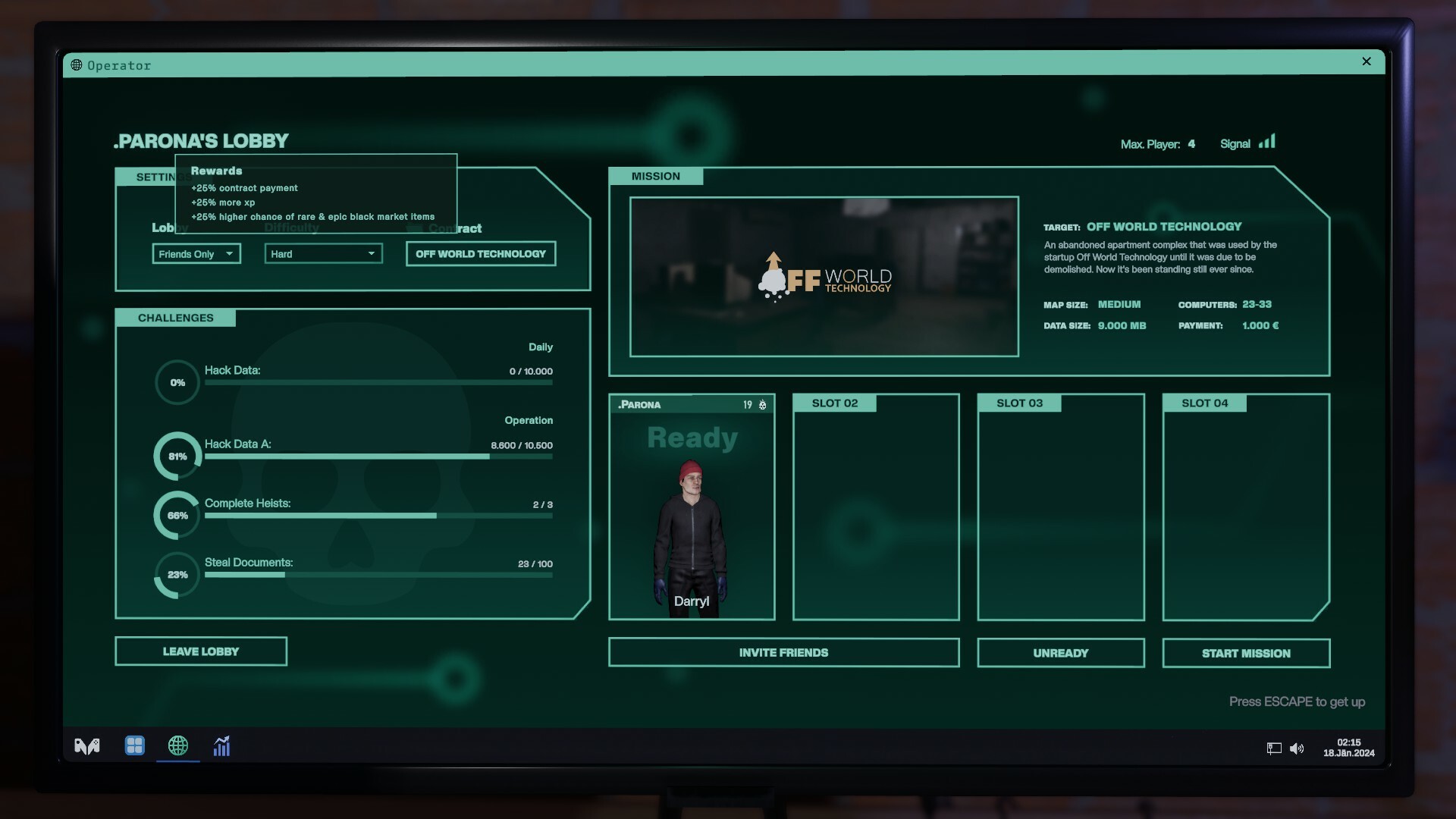The height and width of the screenshot is (819, 1456).
Task: Open the OFF WORLD TECHNOLOGY contract selector
Action: click(x=480, y=253)
